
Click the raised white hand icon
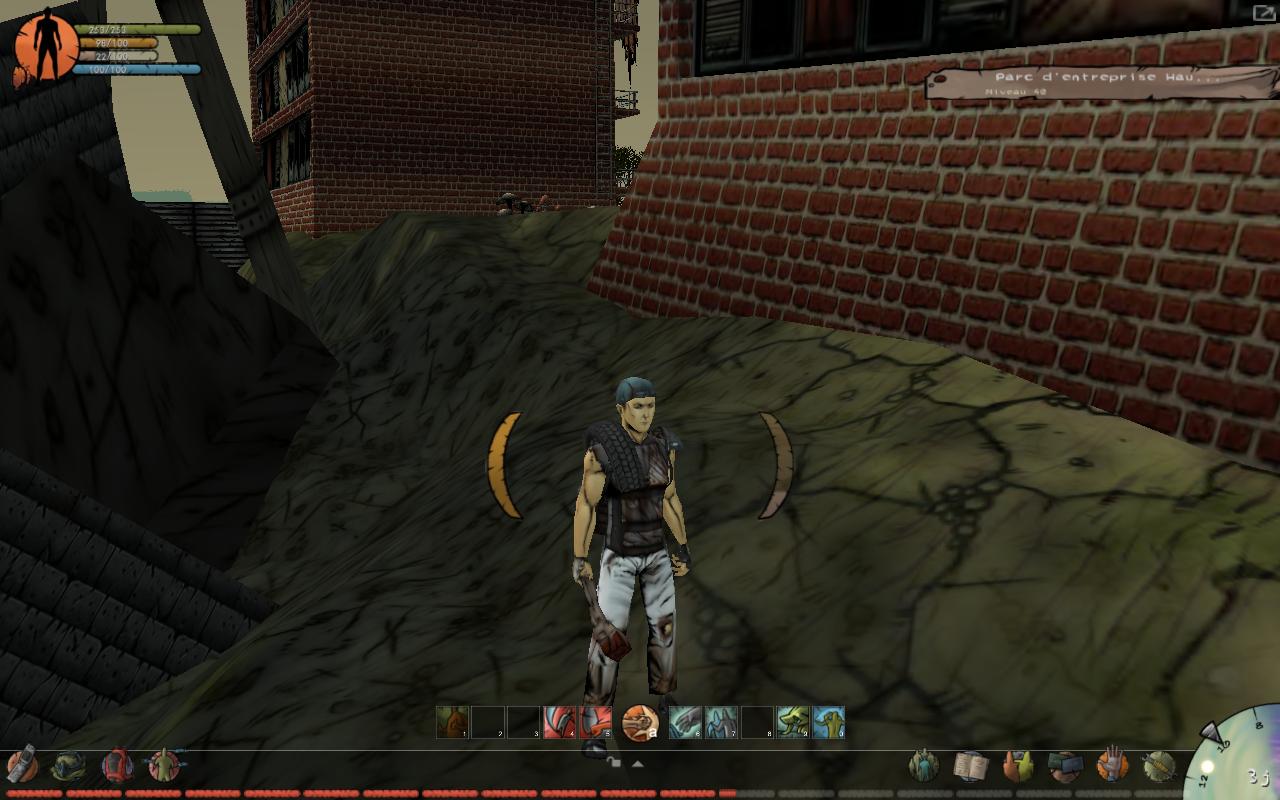[x=1111, y=766]
